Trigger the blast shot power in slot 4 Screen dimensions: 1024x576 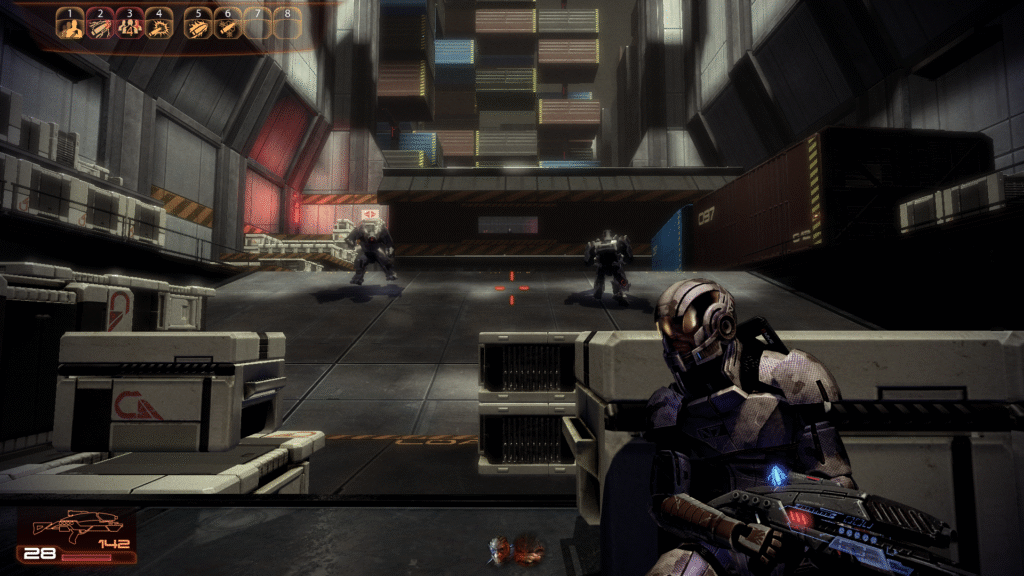click(x=158, y=25)
